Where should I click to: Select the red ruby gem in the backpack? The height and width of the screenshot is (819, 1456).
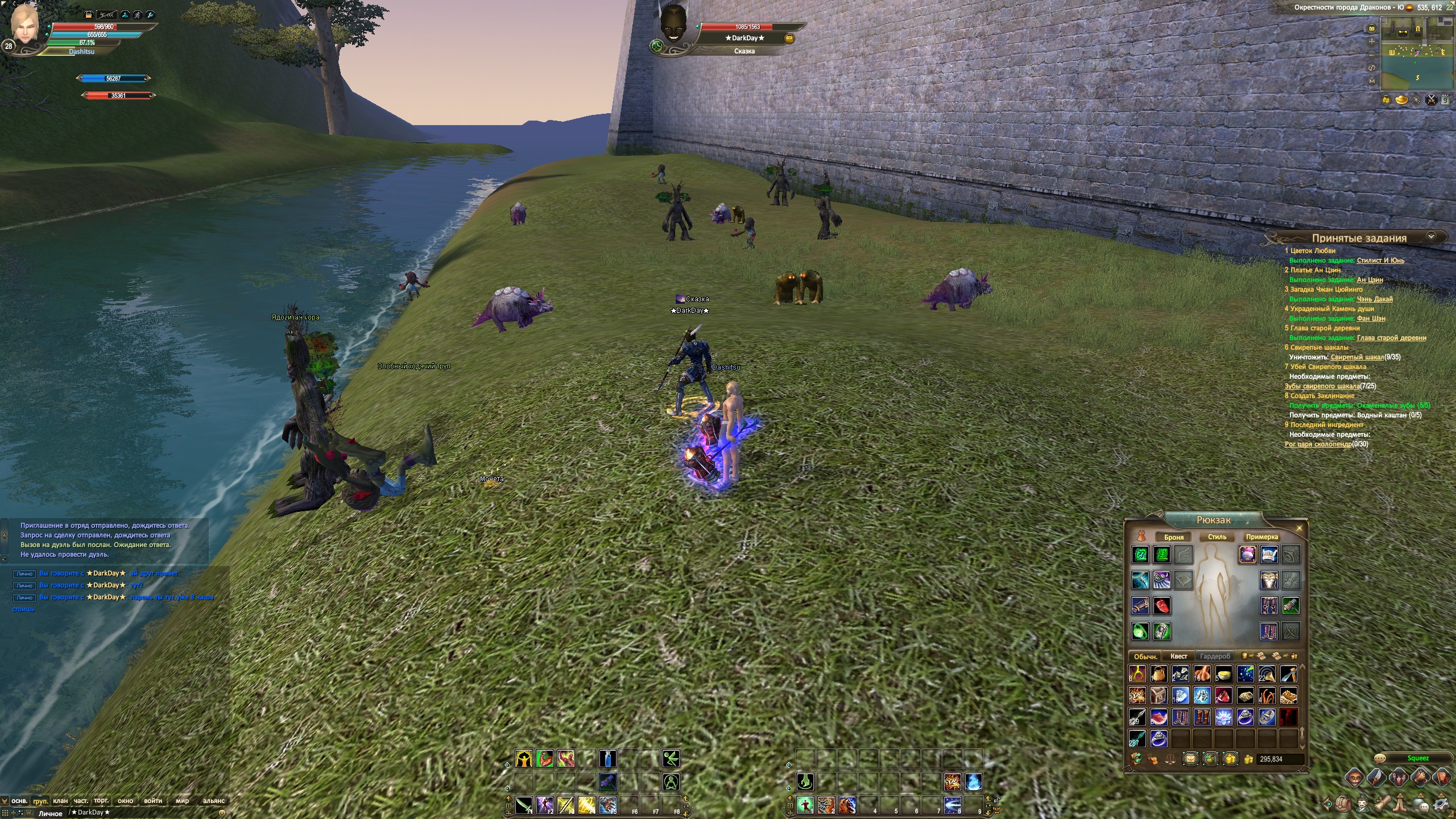click(x=1223, y=696)
